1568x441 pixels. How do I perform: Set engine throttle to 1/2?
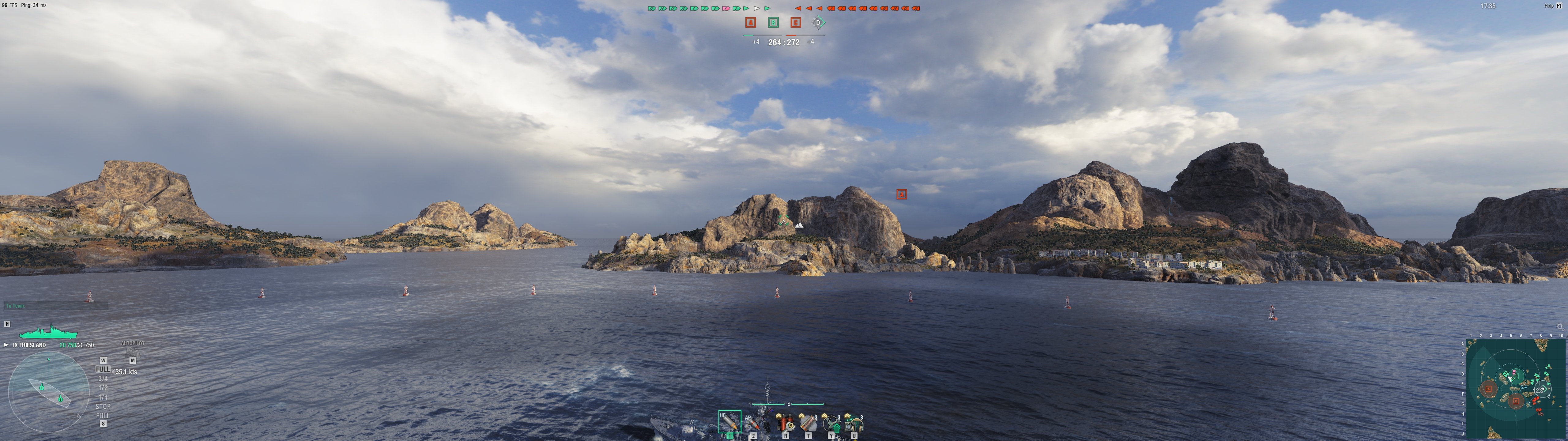pos(103,388)
